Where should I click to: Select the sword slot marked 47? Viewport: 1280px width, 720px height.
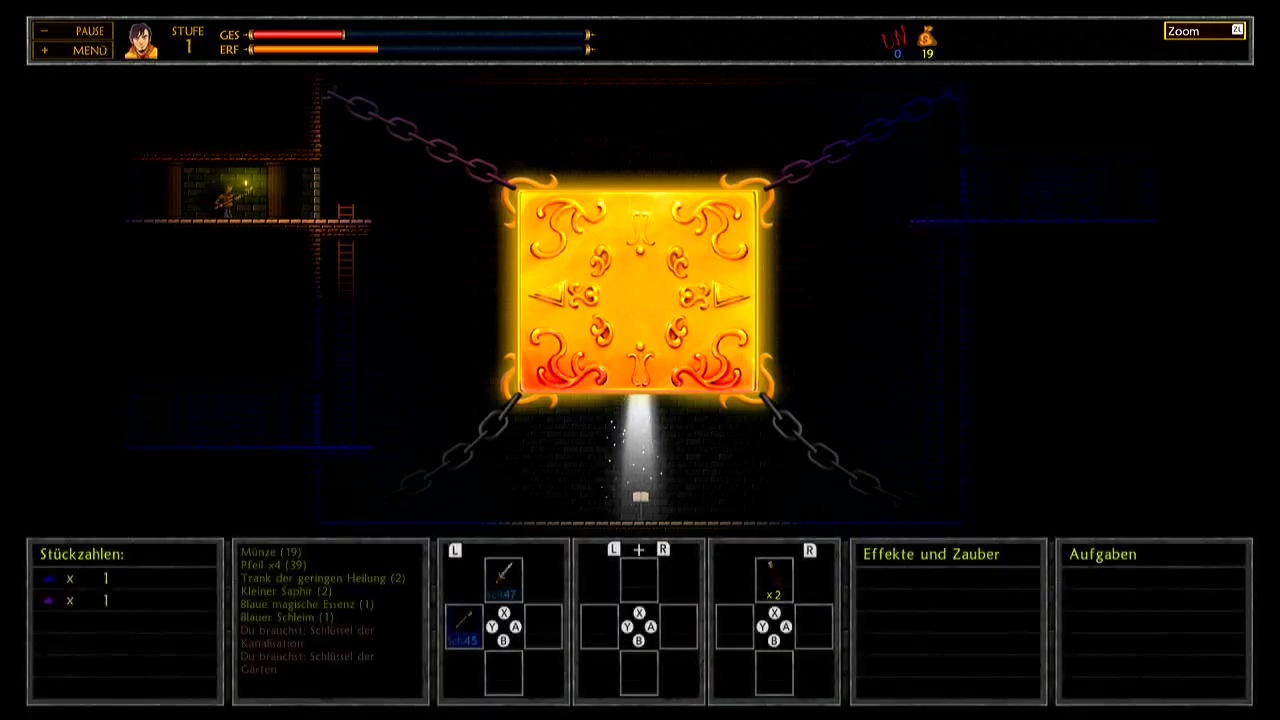pyautogui.click(x=503, y=578)
